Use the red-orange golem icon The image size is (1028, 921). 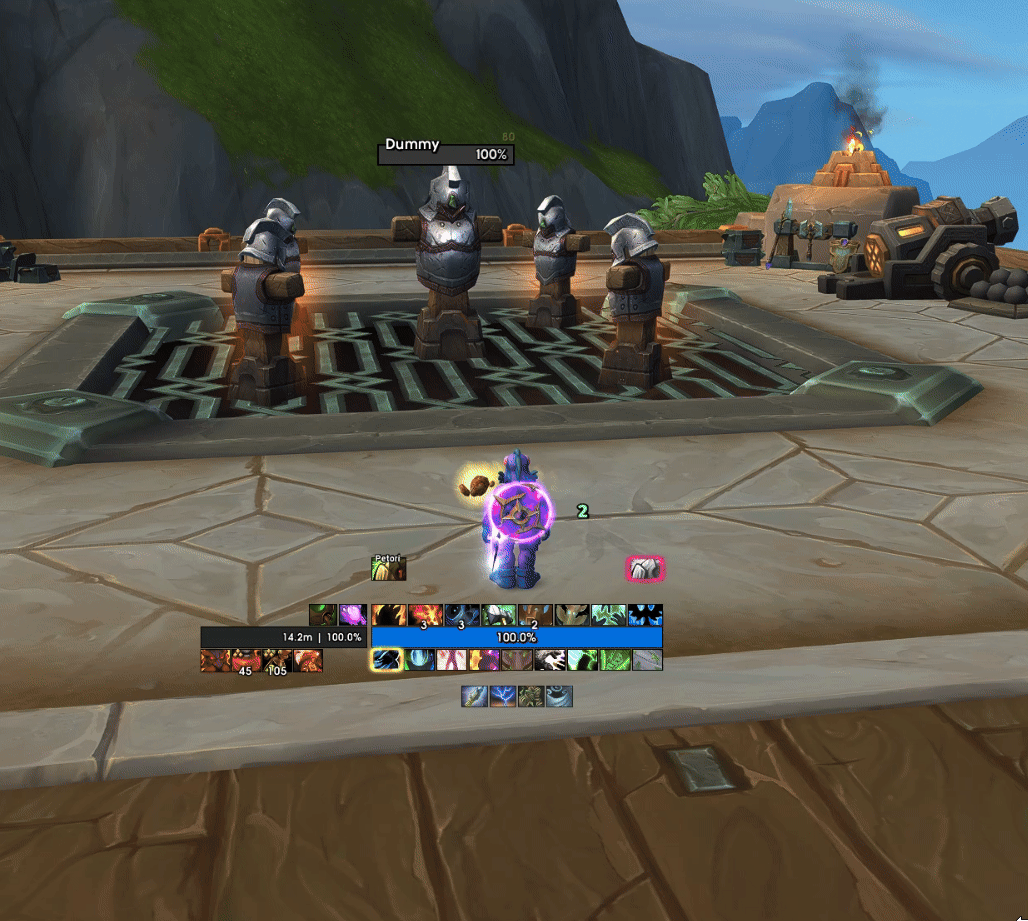(x=215, y=660)
